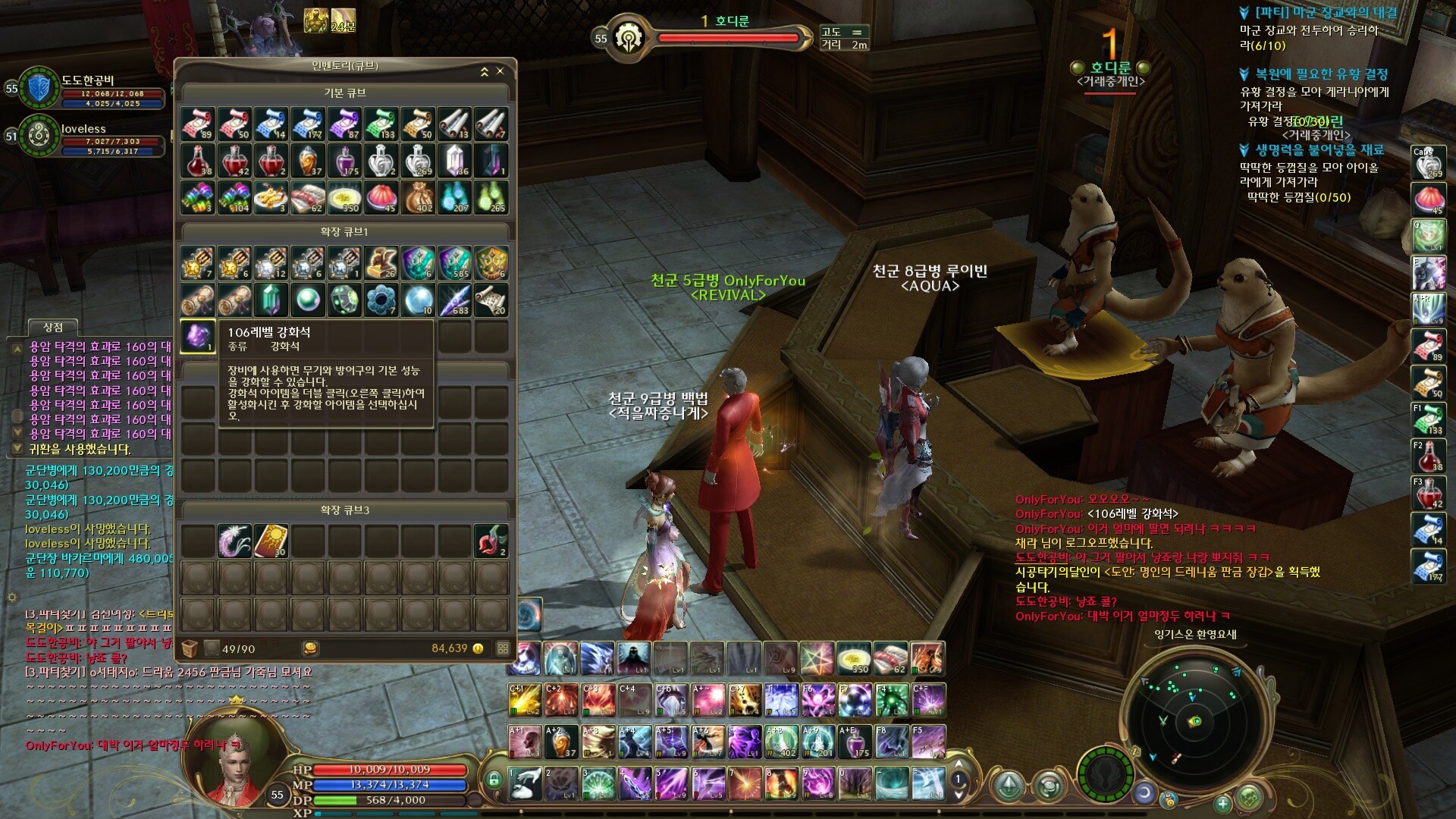Toggle the quickbar lock icon

coord(494,779)
